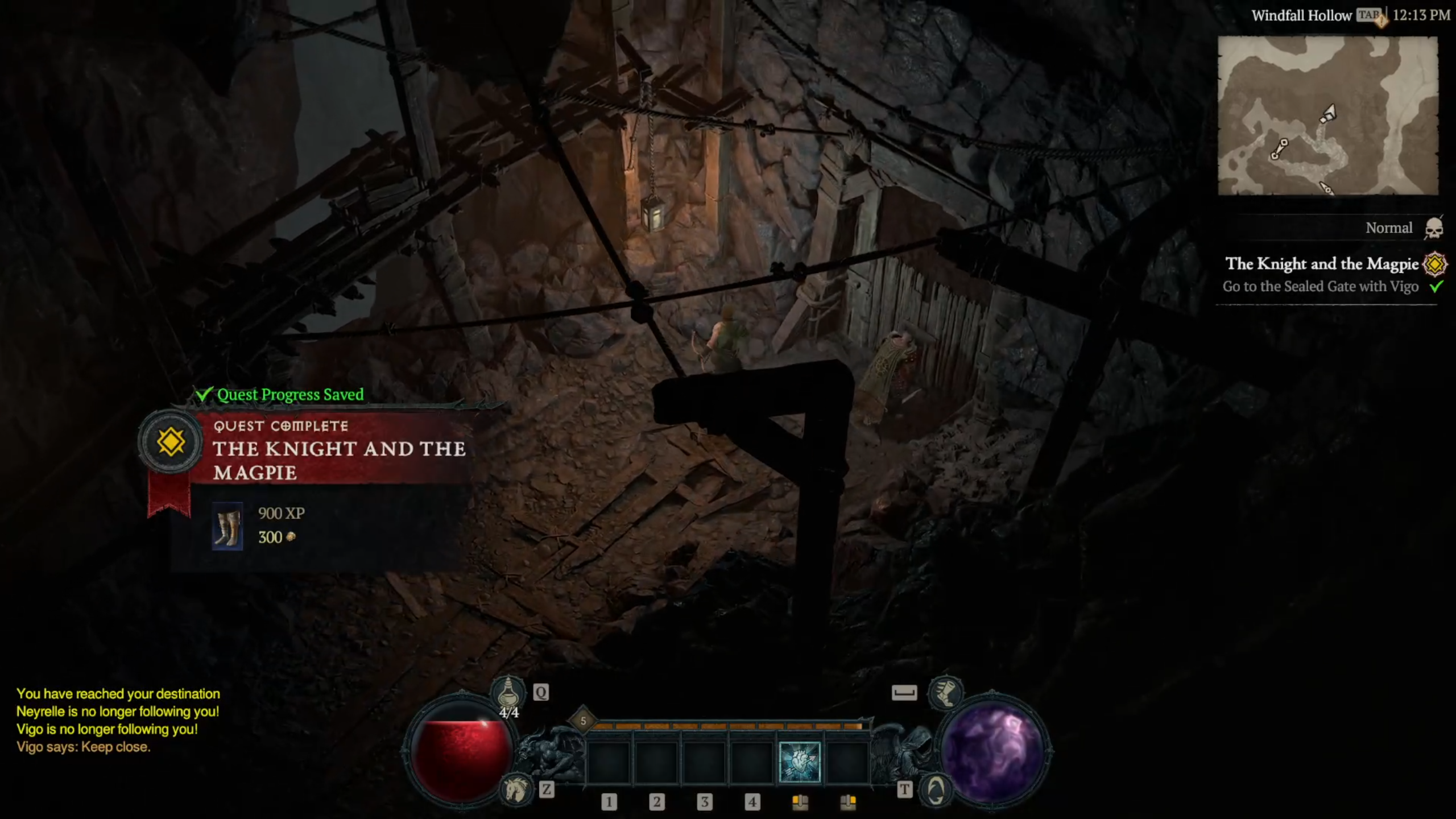Inspect the boots reward in quest complete panel
This screenshot has width=1456, height=819.
pos(227,526)
